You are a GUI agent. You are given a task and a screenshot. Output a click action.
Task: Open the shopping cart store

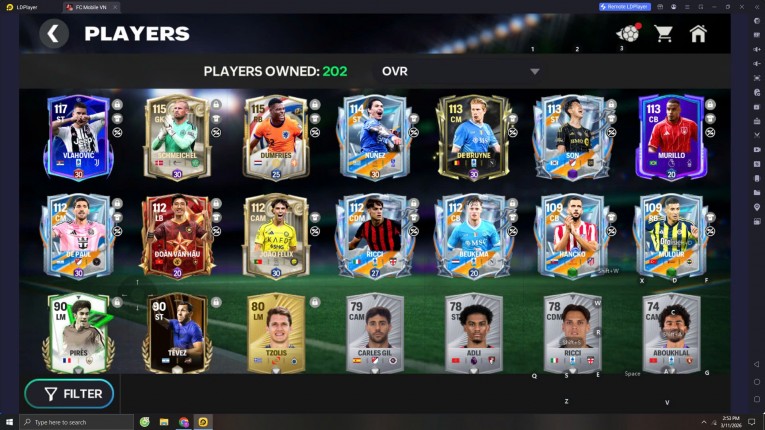pos(663,34)
